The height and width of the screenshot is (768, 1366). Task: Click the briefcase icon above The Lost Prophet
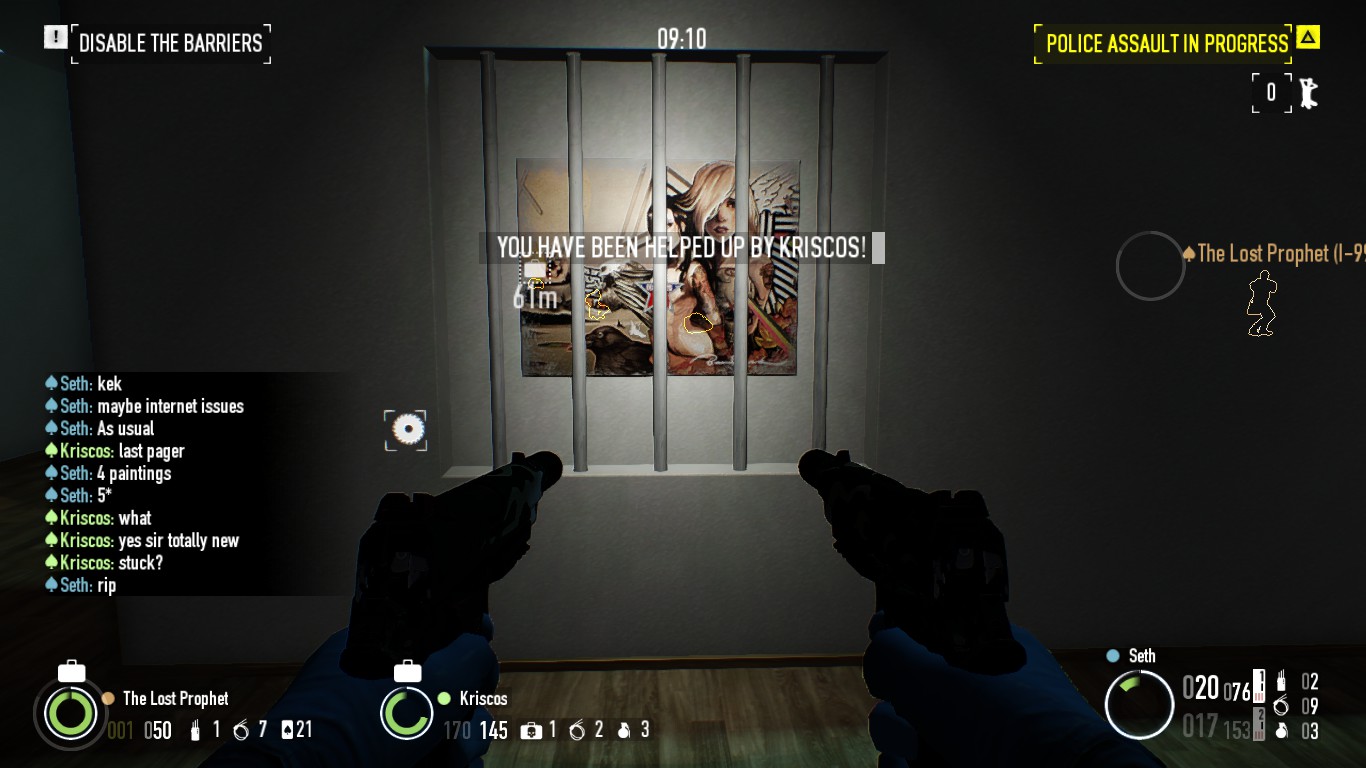pyautogui.click(x=71, y=671)
